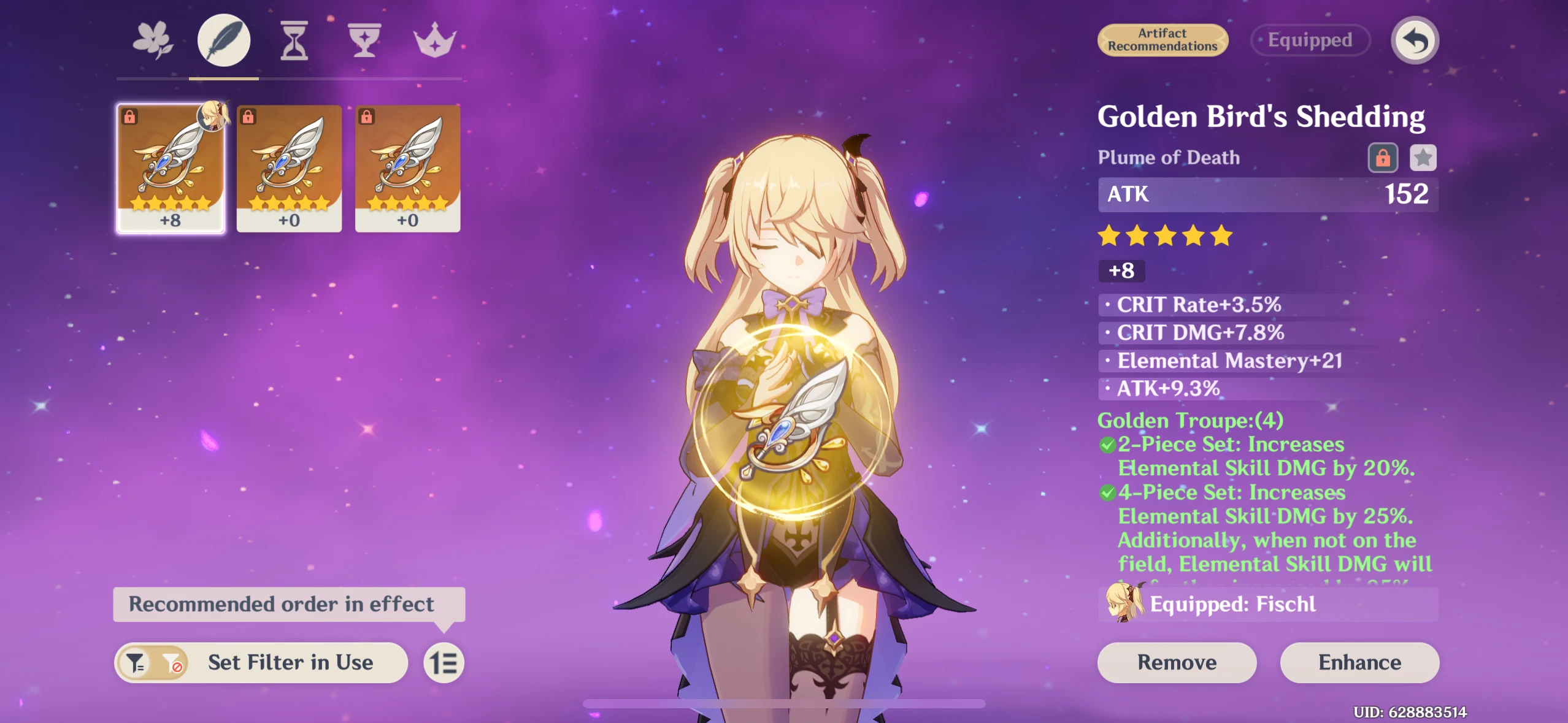
Task: View the Goblet of Eonothem artifacts
Action: tap(365, 39)
